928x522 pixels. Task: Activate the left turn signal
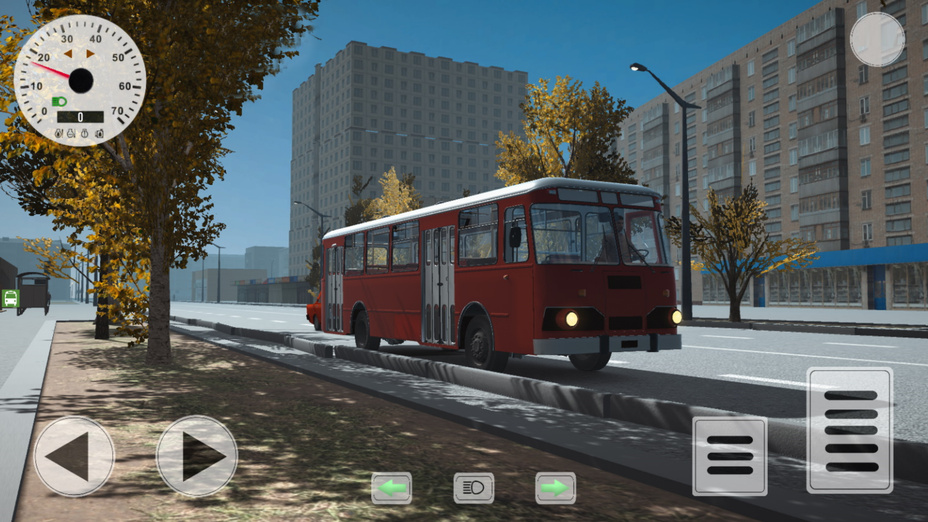click(391, 488)
